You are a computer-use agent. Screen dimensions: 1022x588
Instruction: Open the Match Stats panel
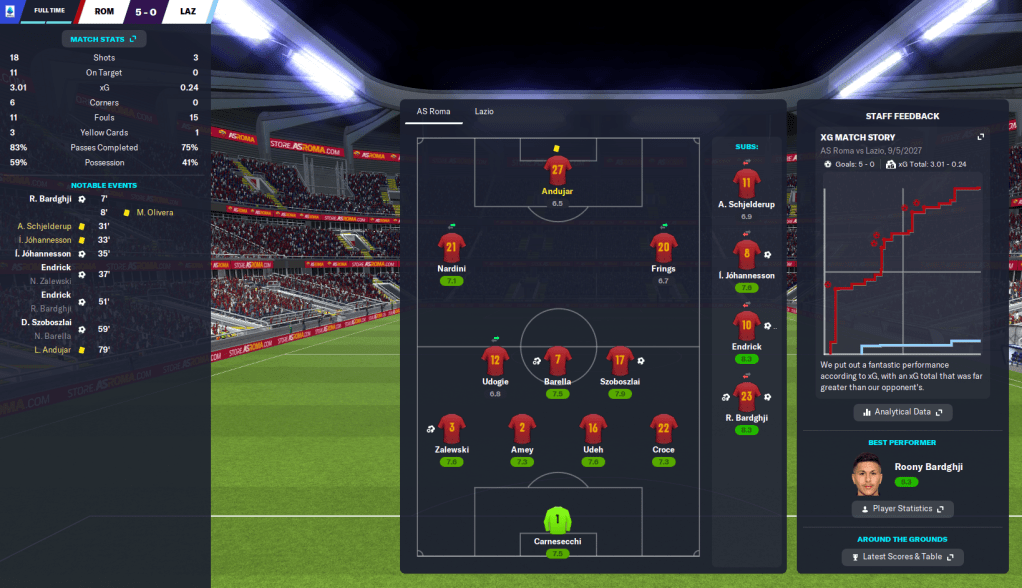tap(104, 39)
